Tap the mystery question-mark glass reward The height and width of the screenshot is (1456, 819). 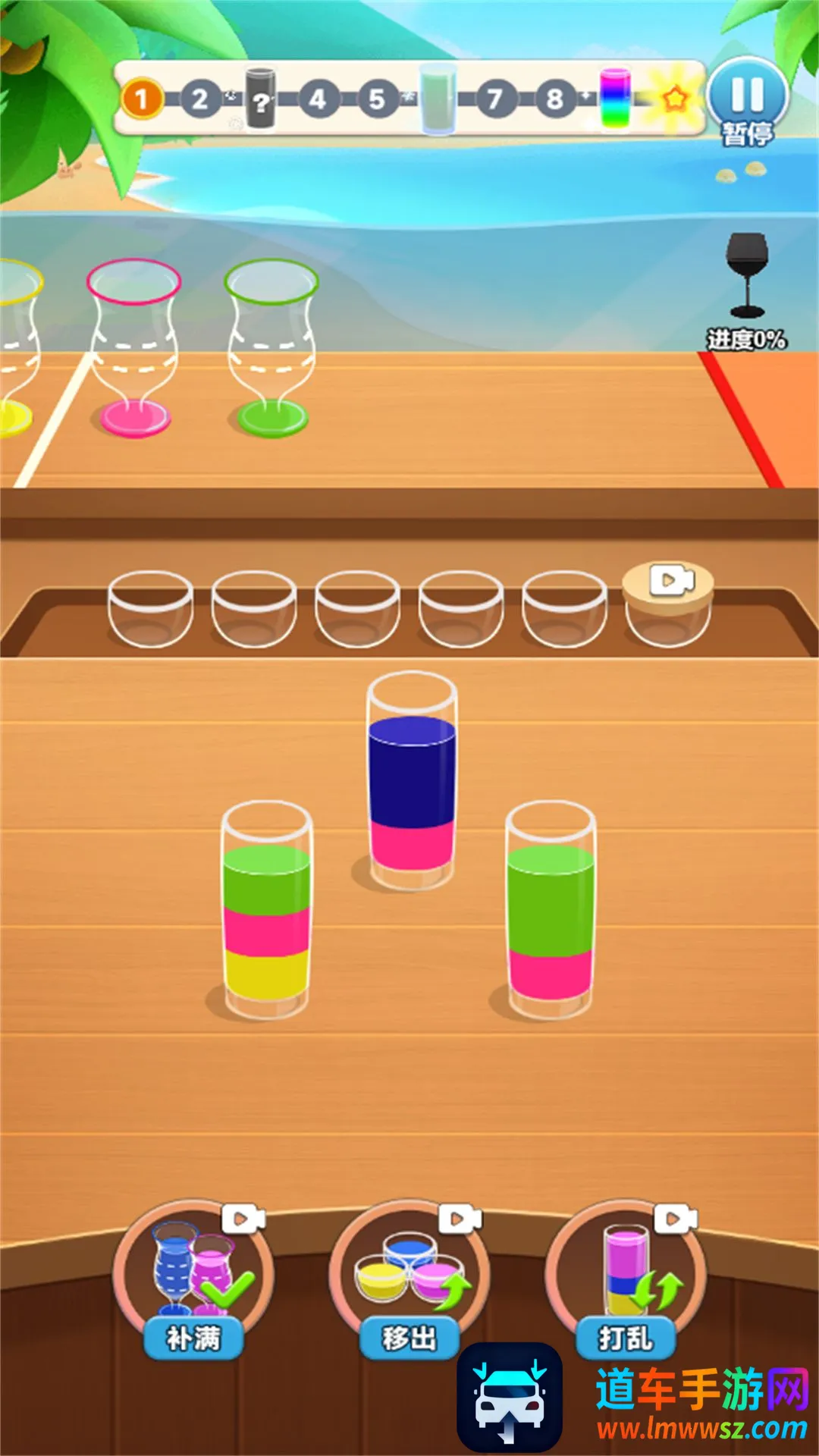(260, 99)
